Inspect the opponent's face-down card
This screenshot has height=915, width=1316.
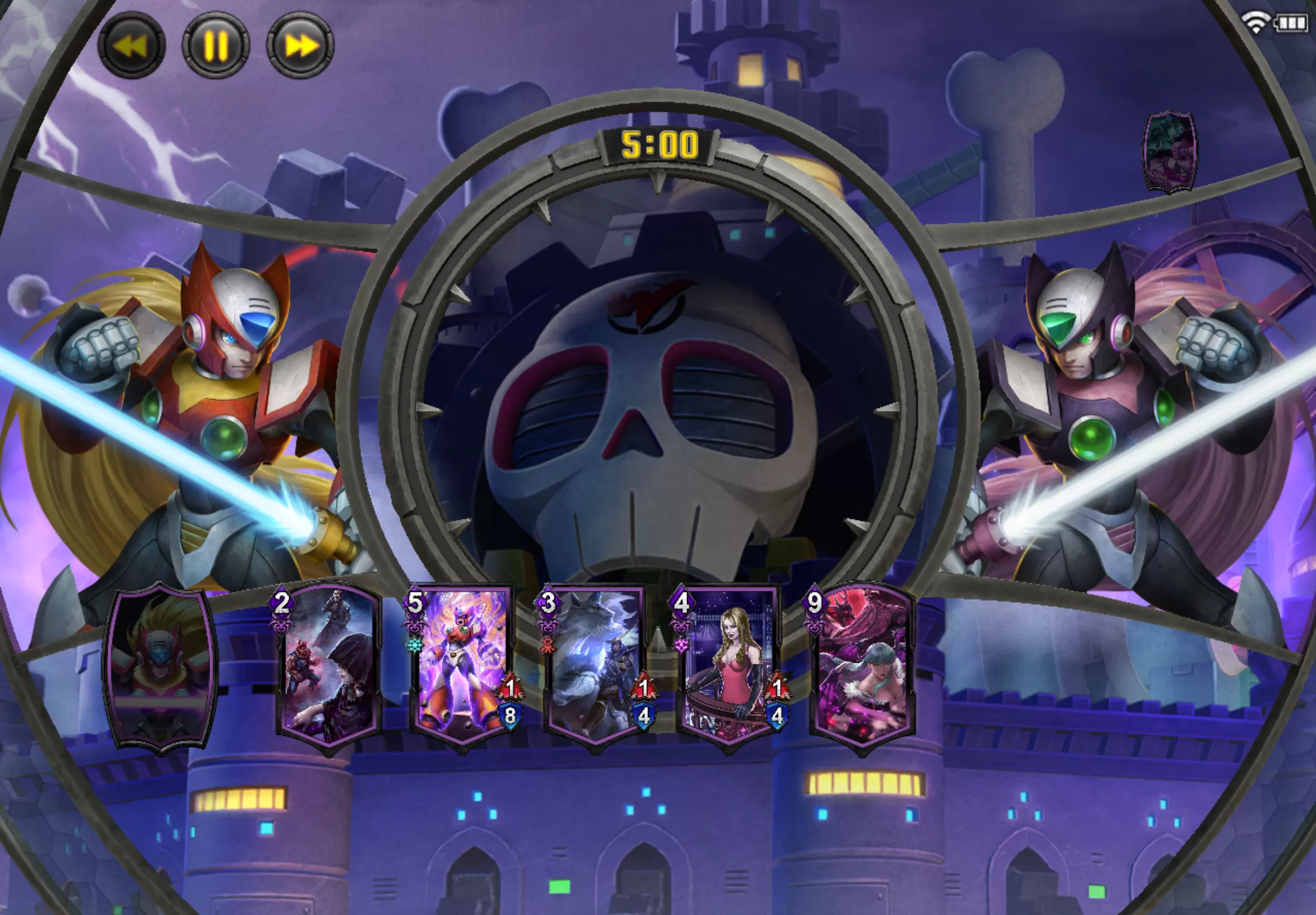pyautogui.click(x=1170, y=152)
